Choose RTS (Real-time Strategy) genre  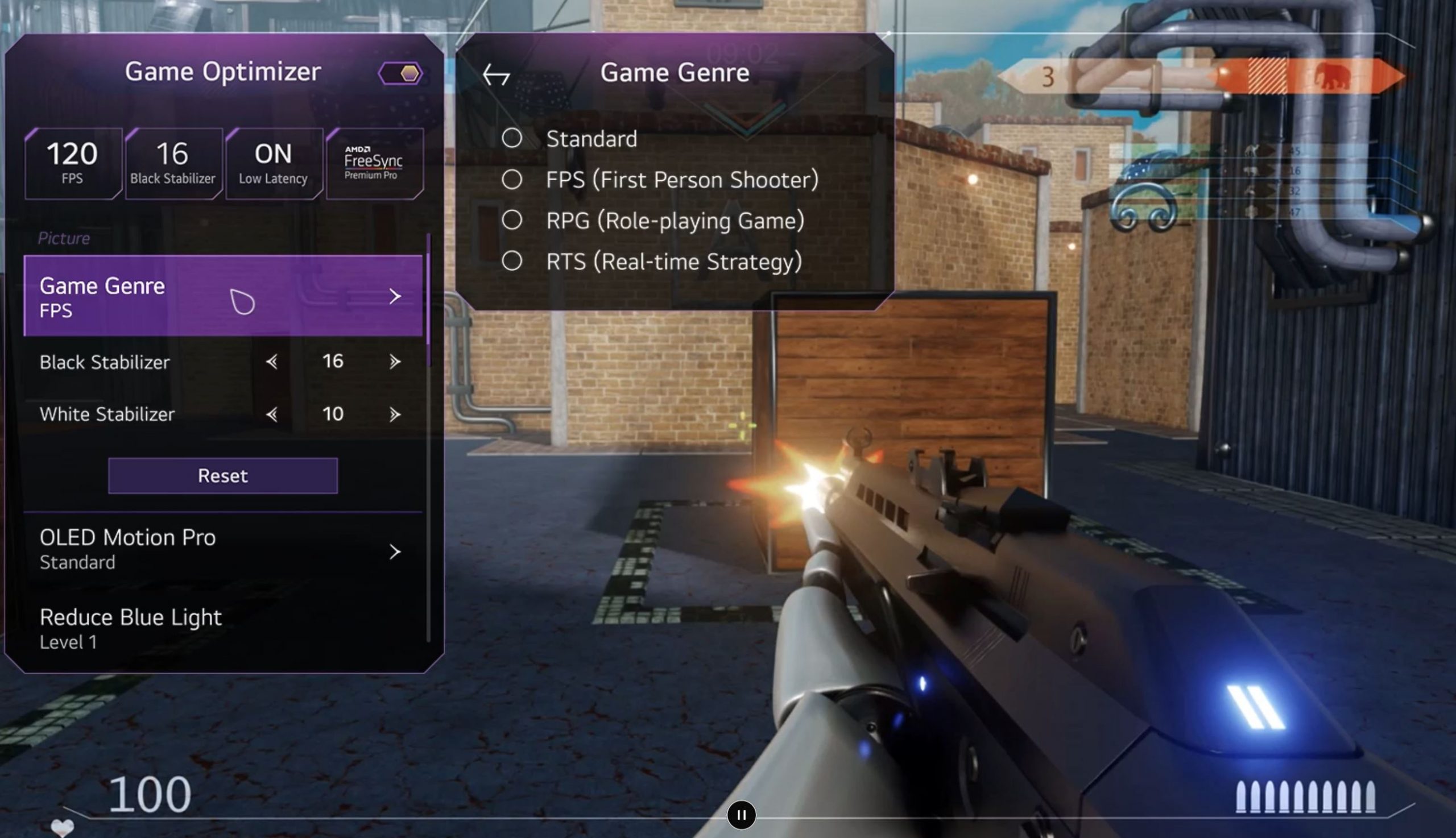512,262
